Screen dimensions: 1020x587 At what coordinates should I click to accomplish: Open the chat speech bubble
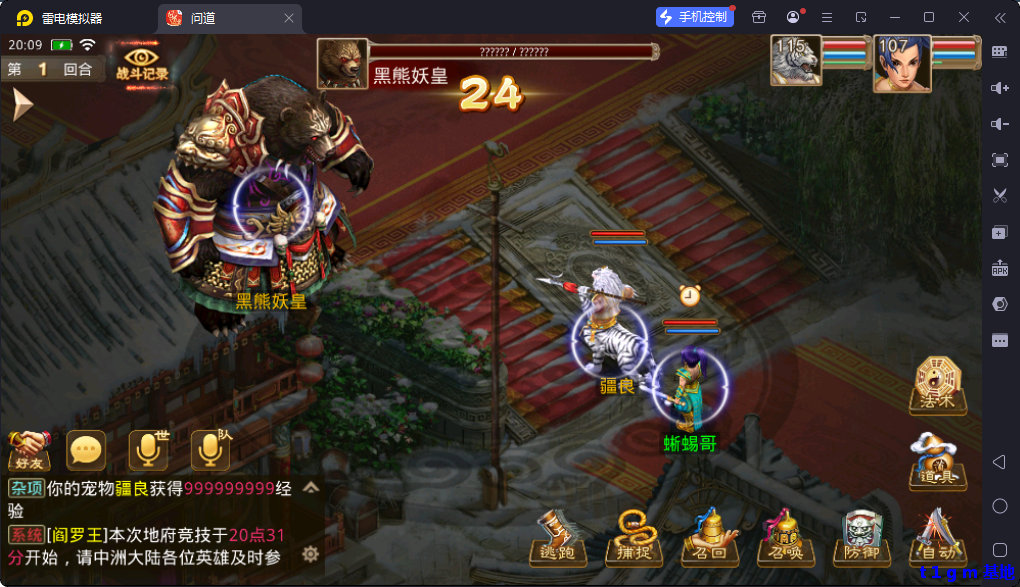point(86,451)
